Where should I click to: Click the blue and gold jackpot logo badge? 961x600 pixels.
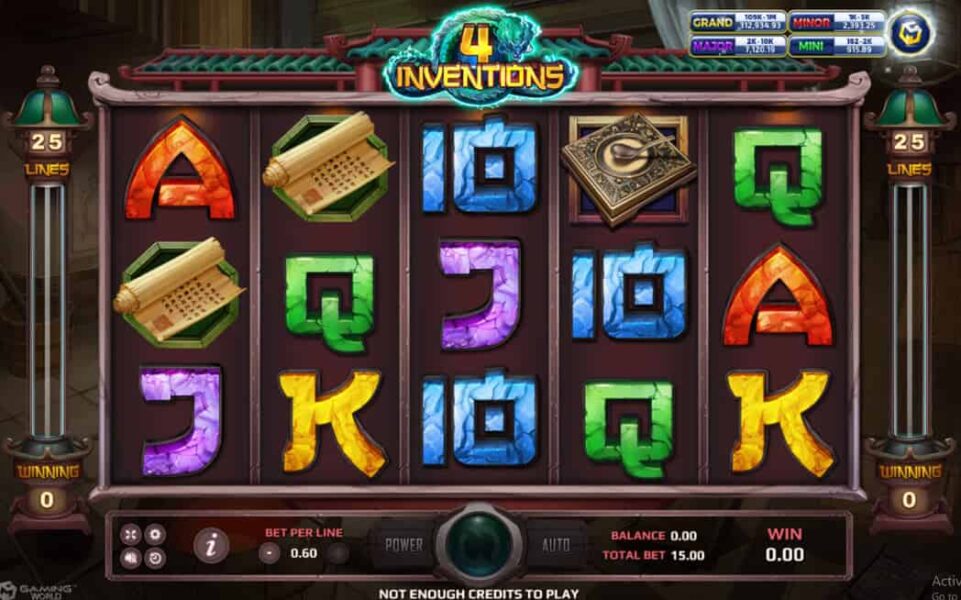[911, 33]
